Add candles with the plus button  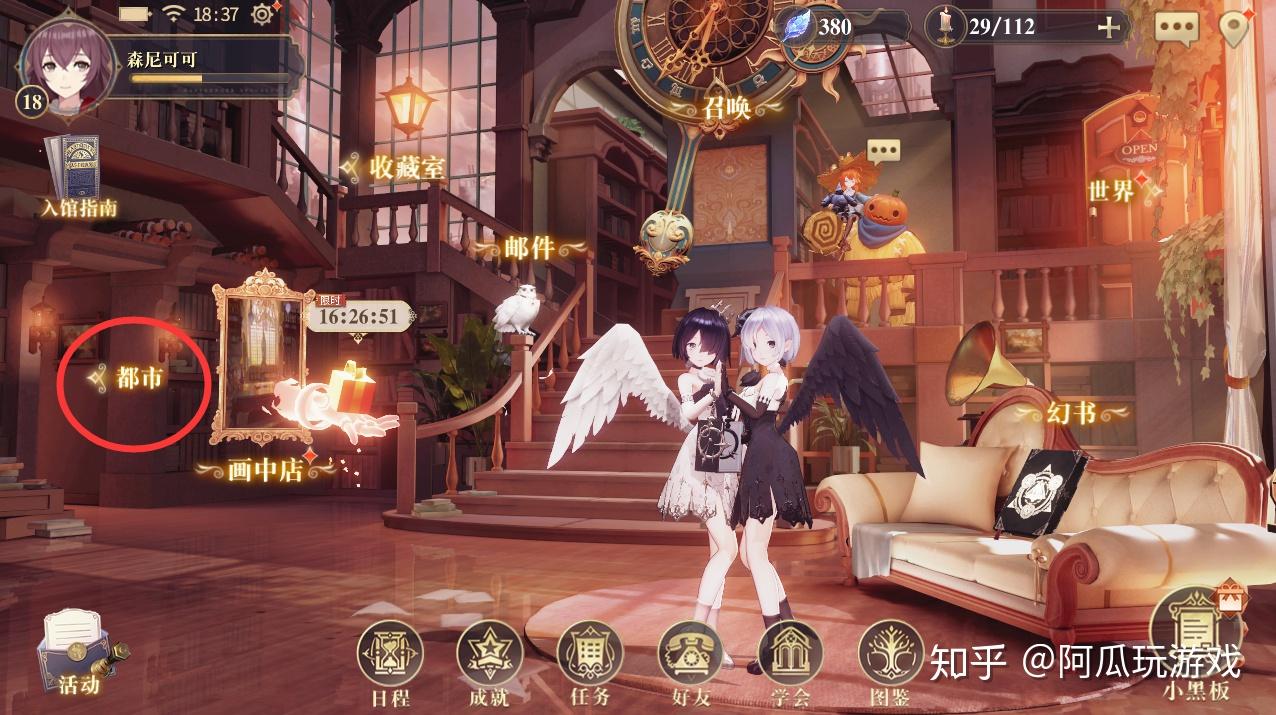(x=1108, y=27)
